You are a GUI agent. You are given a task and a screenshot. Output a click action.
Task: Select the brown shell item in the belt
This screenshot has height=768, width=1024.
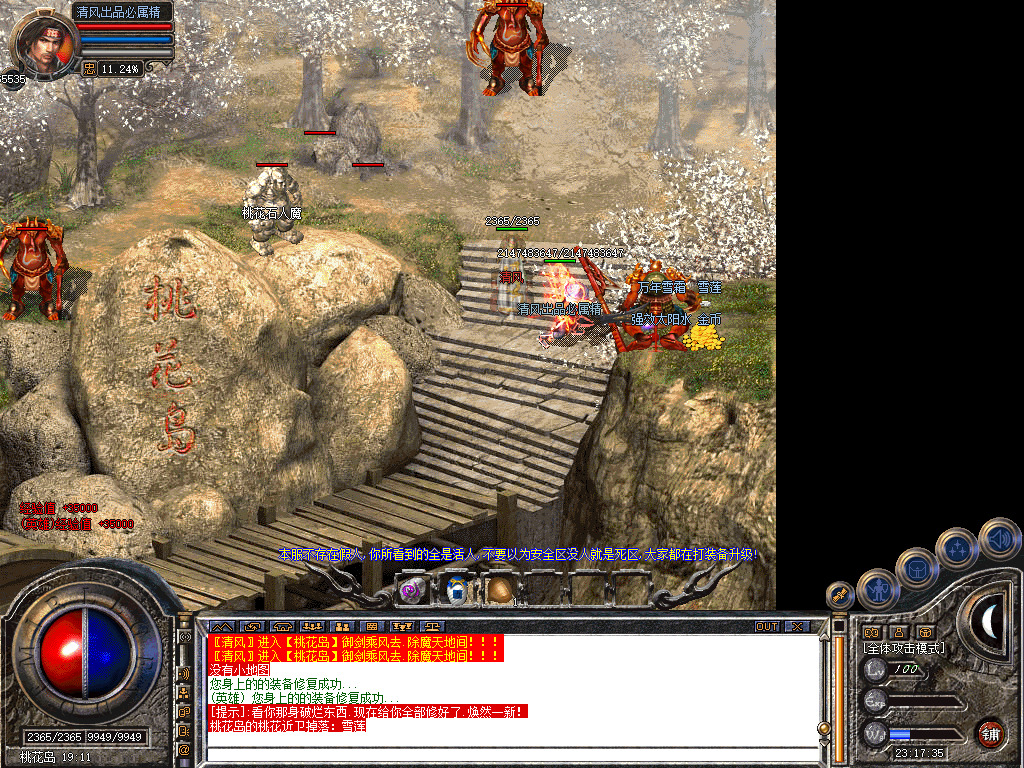[x=499, y=590]
